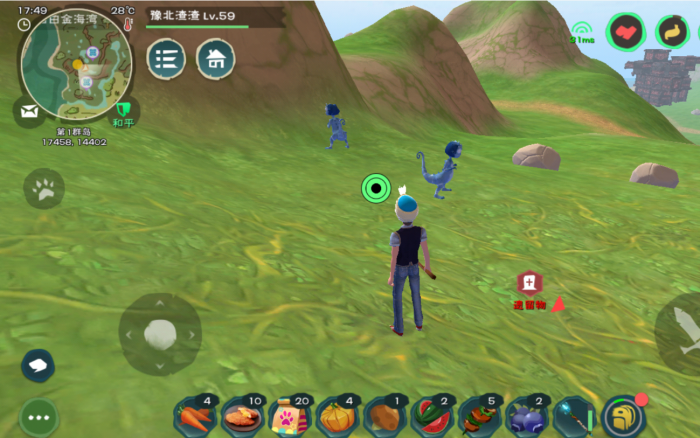Tap the red remains marker icon
Viewport: 700px width, 438px height.
(x=529, y=284)
